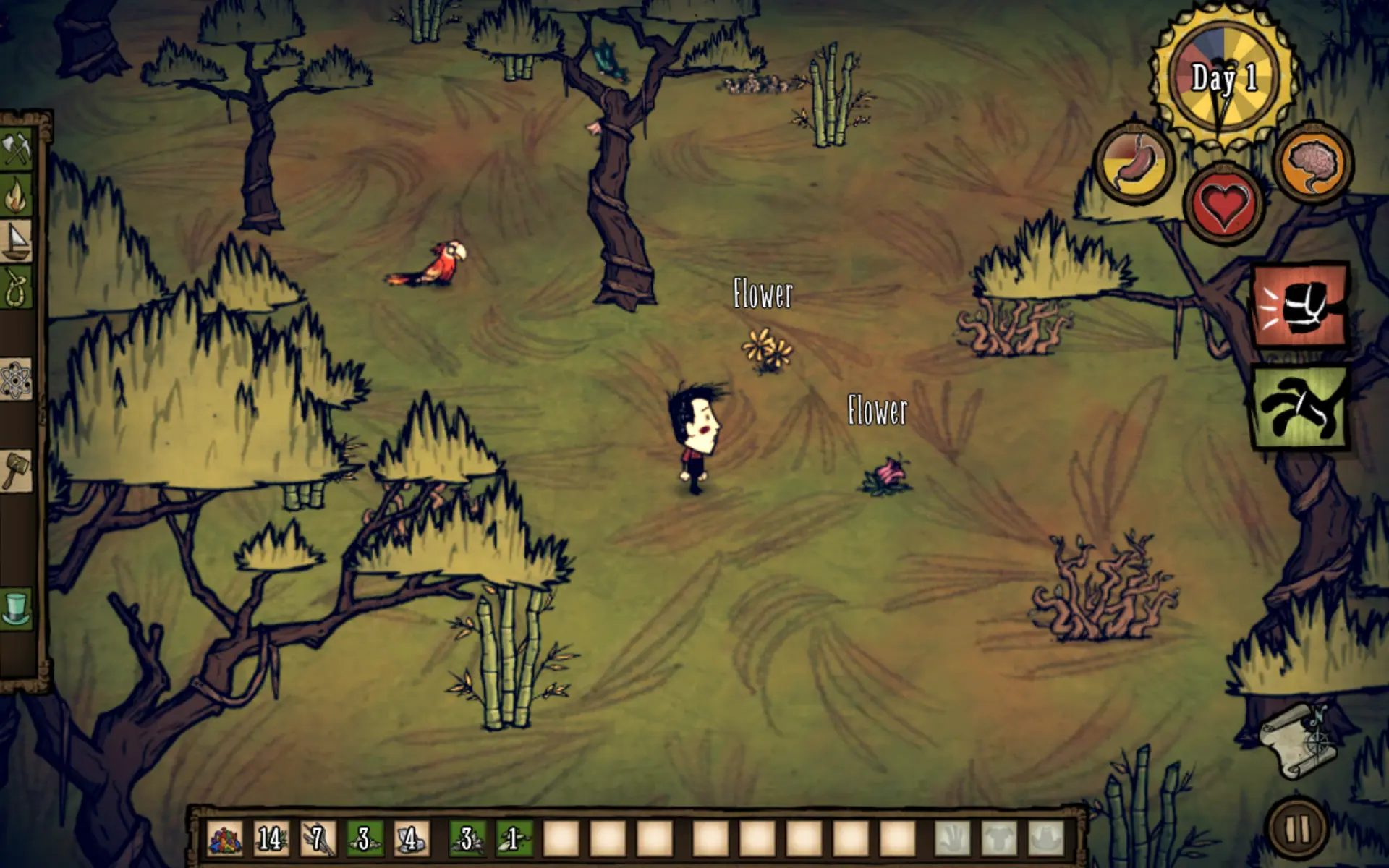The height and width of the screenshot is (868, 1389).
Task: Select the colorful pile item in inventory
Action: coord(225,839)
